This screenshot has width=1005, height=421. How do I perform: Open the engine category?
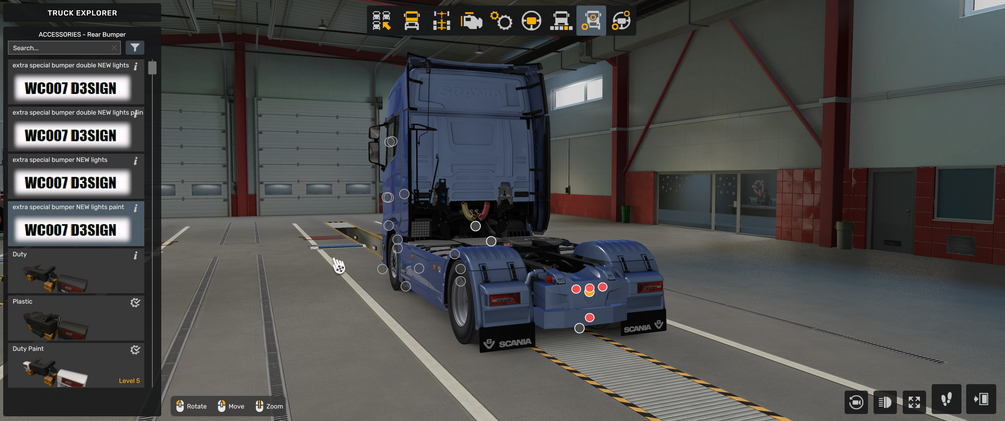click(x=471, y=21)
